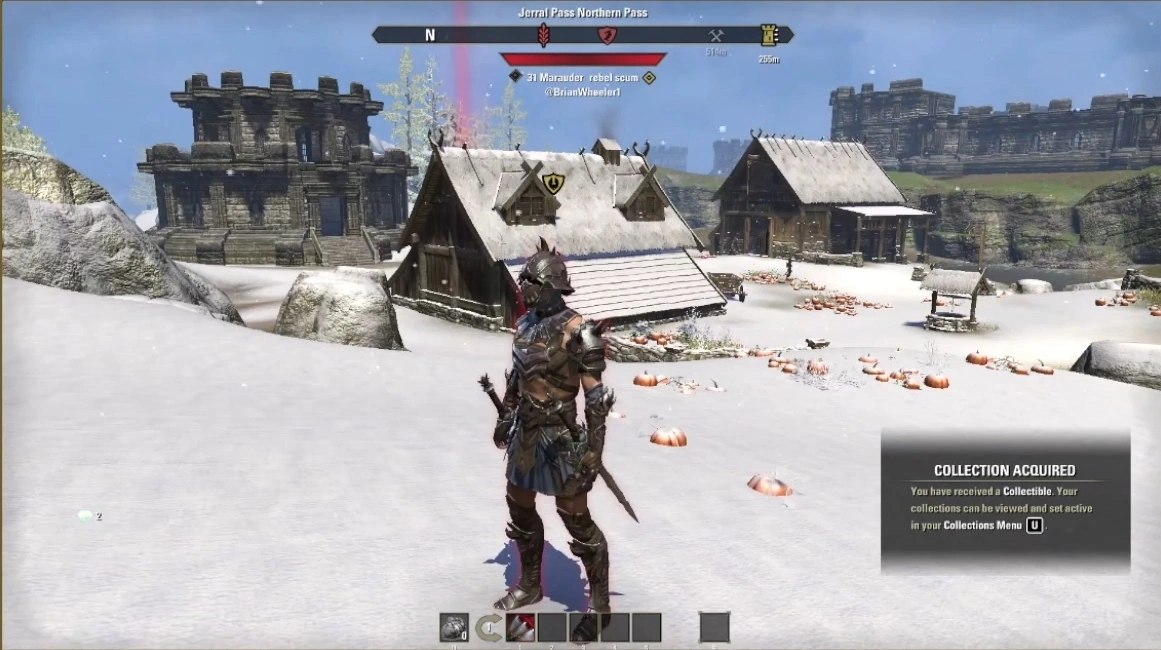1161x650 pixels.
Task: Click the empty ultimate ability slot
Action: coord(714,627)
